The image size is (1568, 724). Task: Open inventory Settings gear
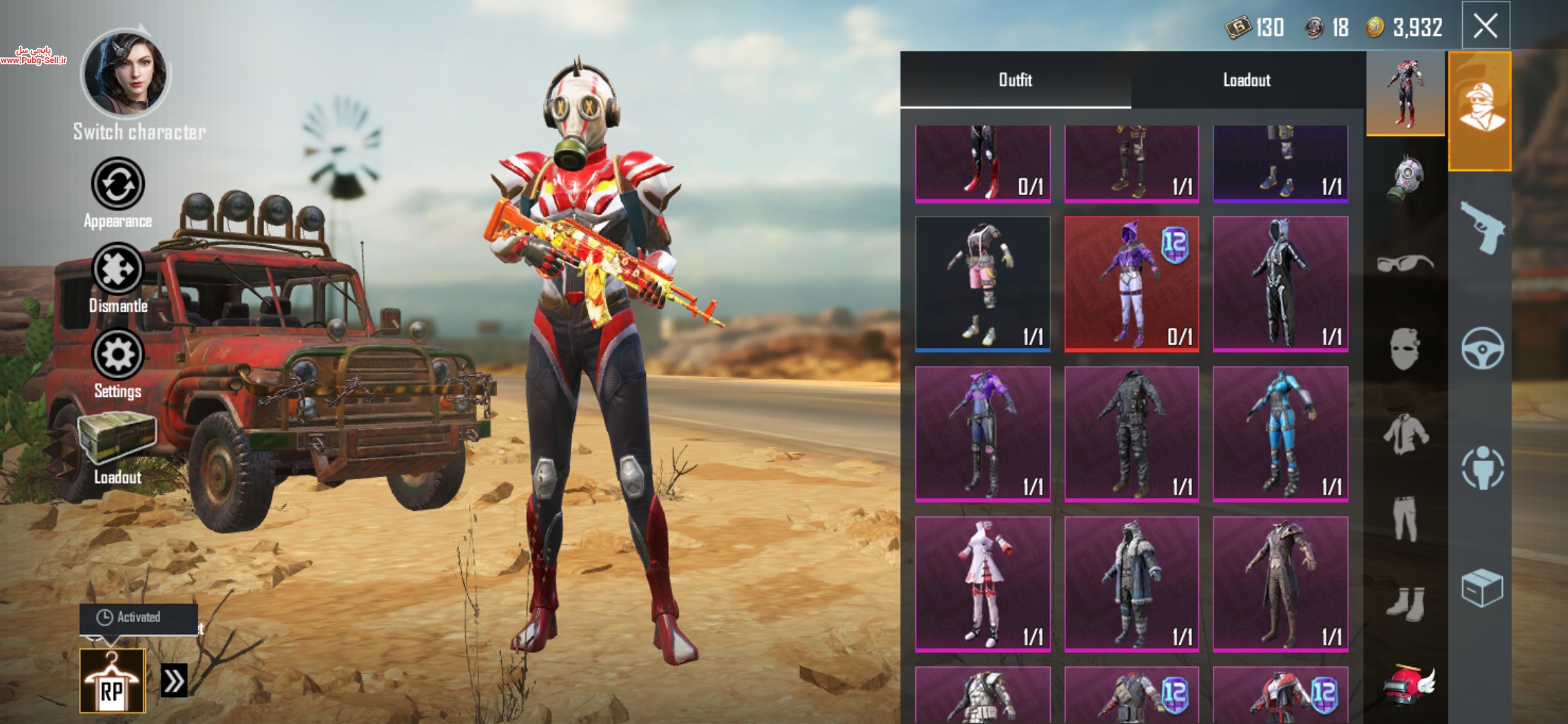click(x=118, y=354)
